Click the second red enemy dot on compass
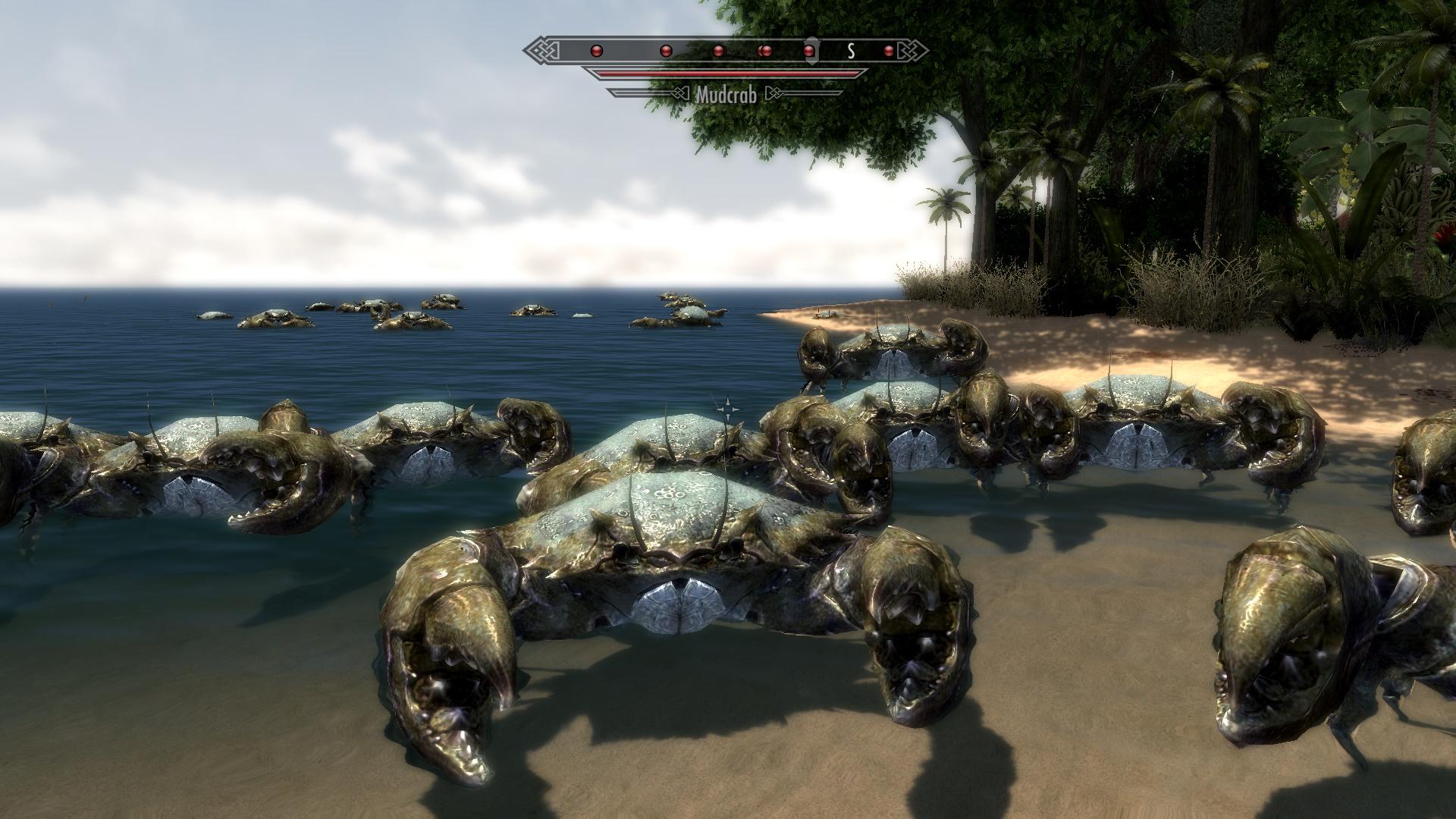 666,52
